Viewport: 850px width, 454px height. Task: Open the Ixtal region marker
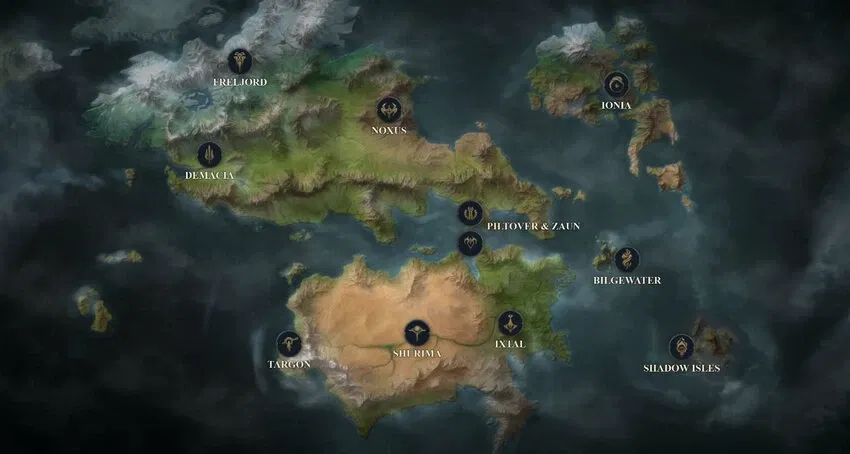point(510,323)
